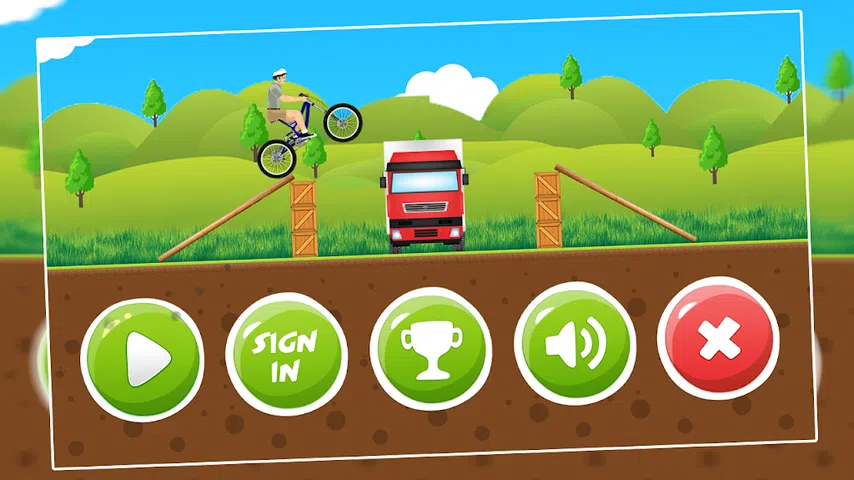The image size is (854, 480).
Task: Tap the green Sign In button
Action: [286, 354]
